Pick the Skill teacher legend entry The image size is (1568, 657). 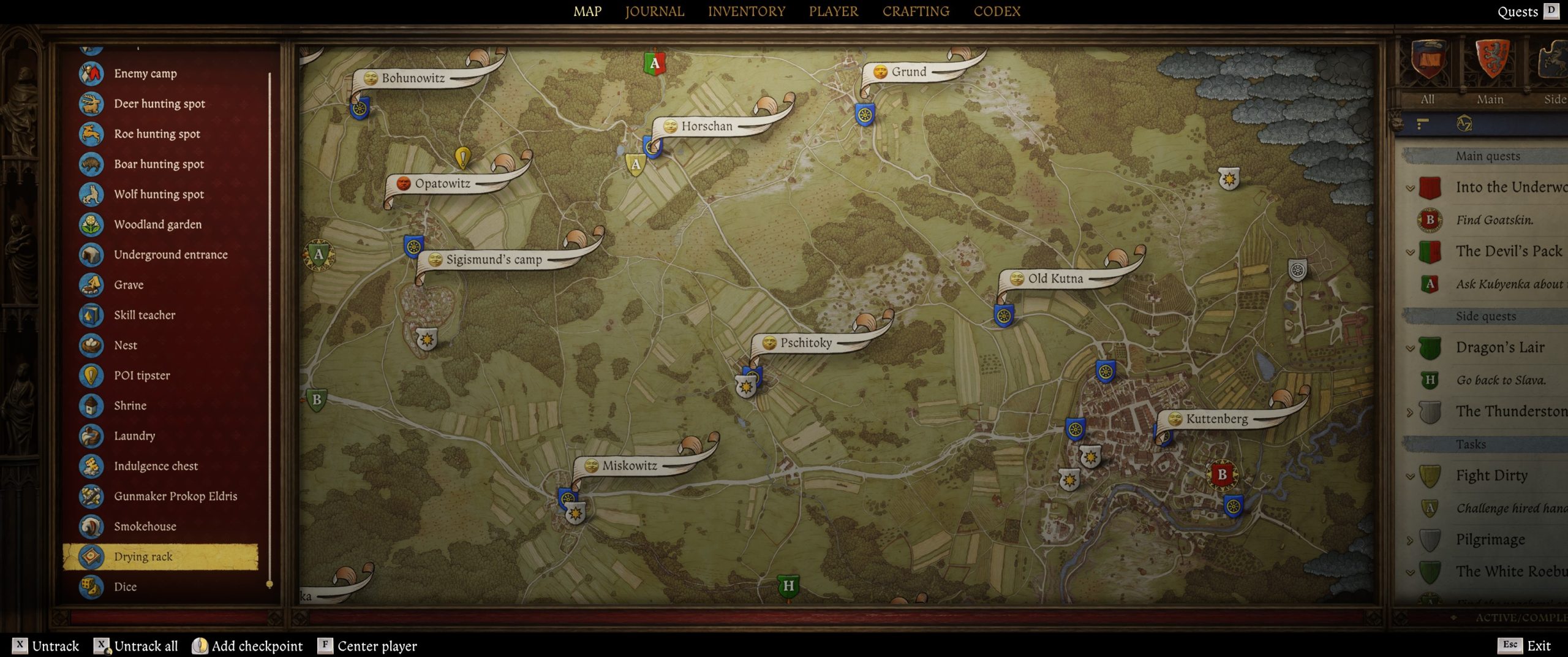(145, 315)
